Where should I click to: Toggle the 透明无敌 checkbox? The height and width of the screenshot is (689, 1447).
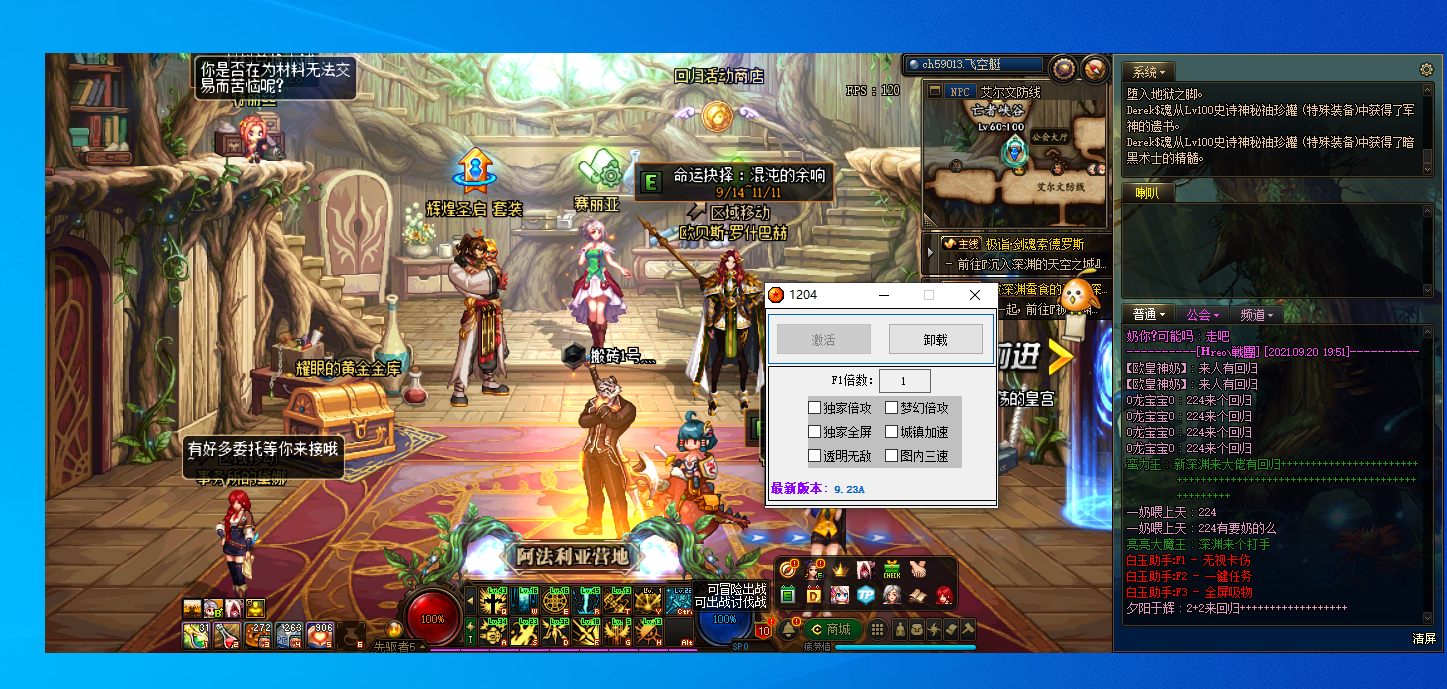(x=815, y=456)
